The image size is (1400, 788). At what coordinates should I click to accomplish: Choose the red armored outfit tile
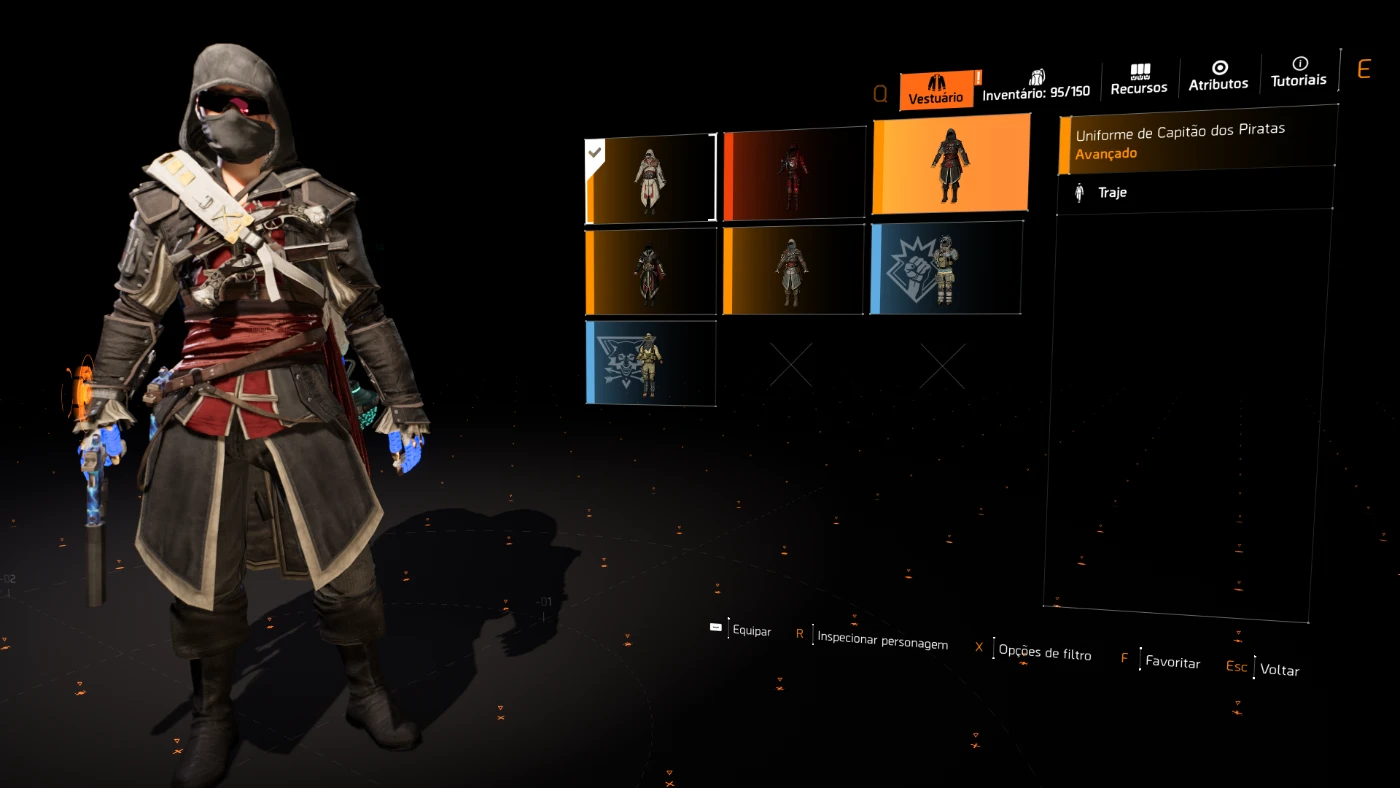[x=793, y=174]
